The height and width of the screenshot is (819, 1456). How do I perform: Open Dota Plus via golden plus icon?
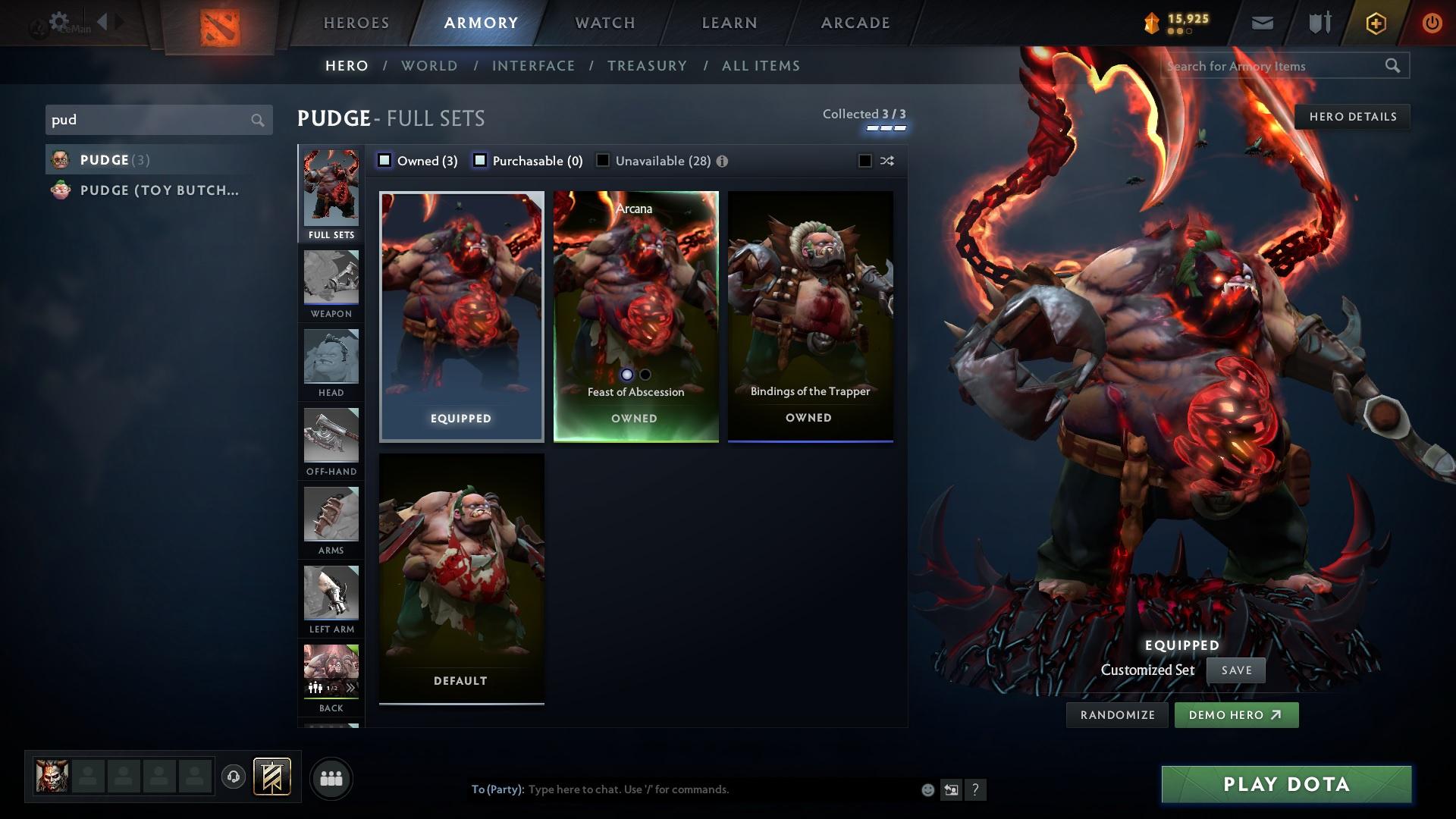point(1375,23)
